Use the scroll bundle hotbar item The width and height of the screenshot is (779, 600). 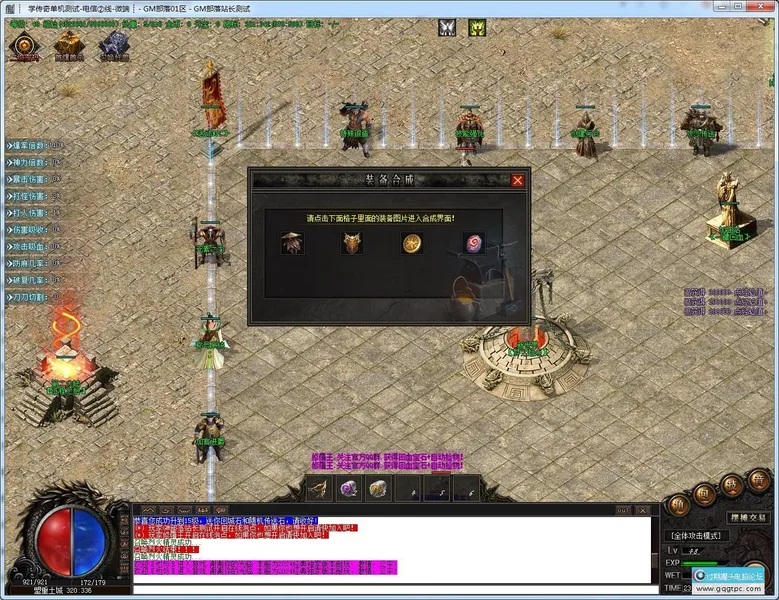pos(378,489)
